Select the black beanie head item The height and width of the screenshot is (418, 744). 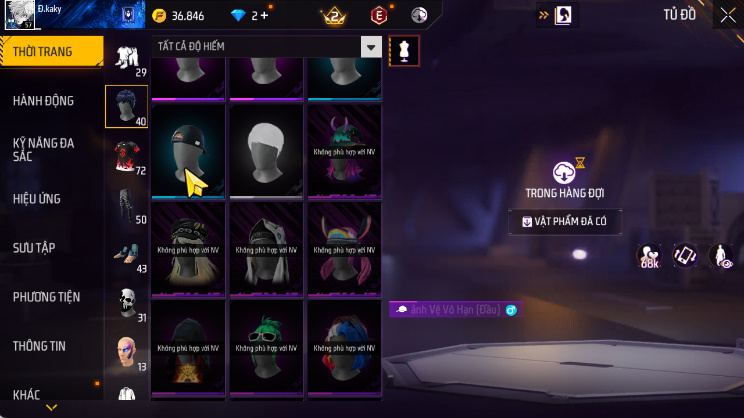(x=188, y=150)
